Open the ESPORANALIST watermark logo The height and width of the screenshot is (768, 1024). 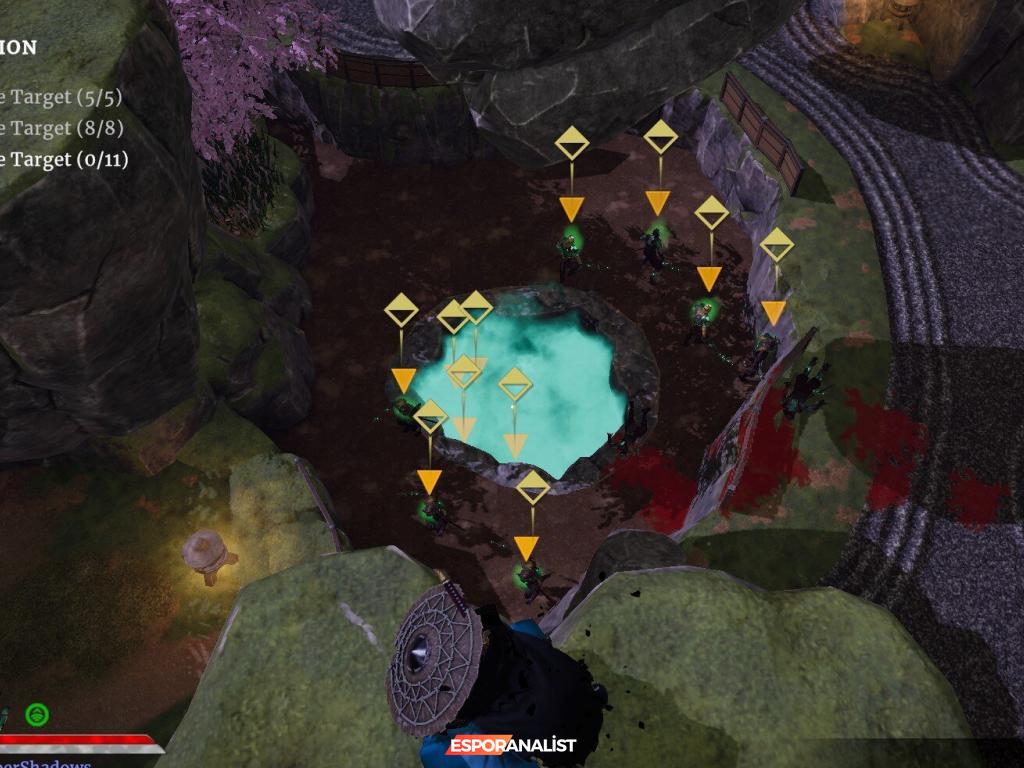[x=512, y=746]
